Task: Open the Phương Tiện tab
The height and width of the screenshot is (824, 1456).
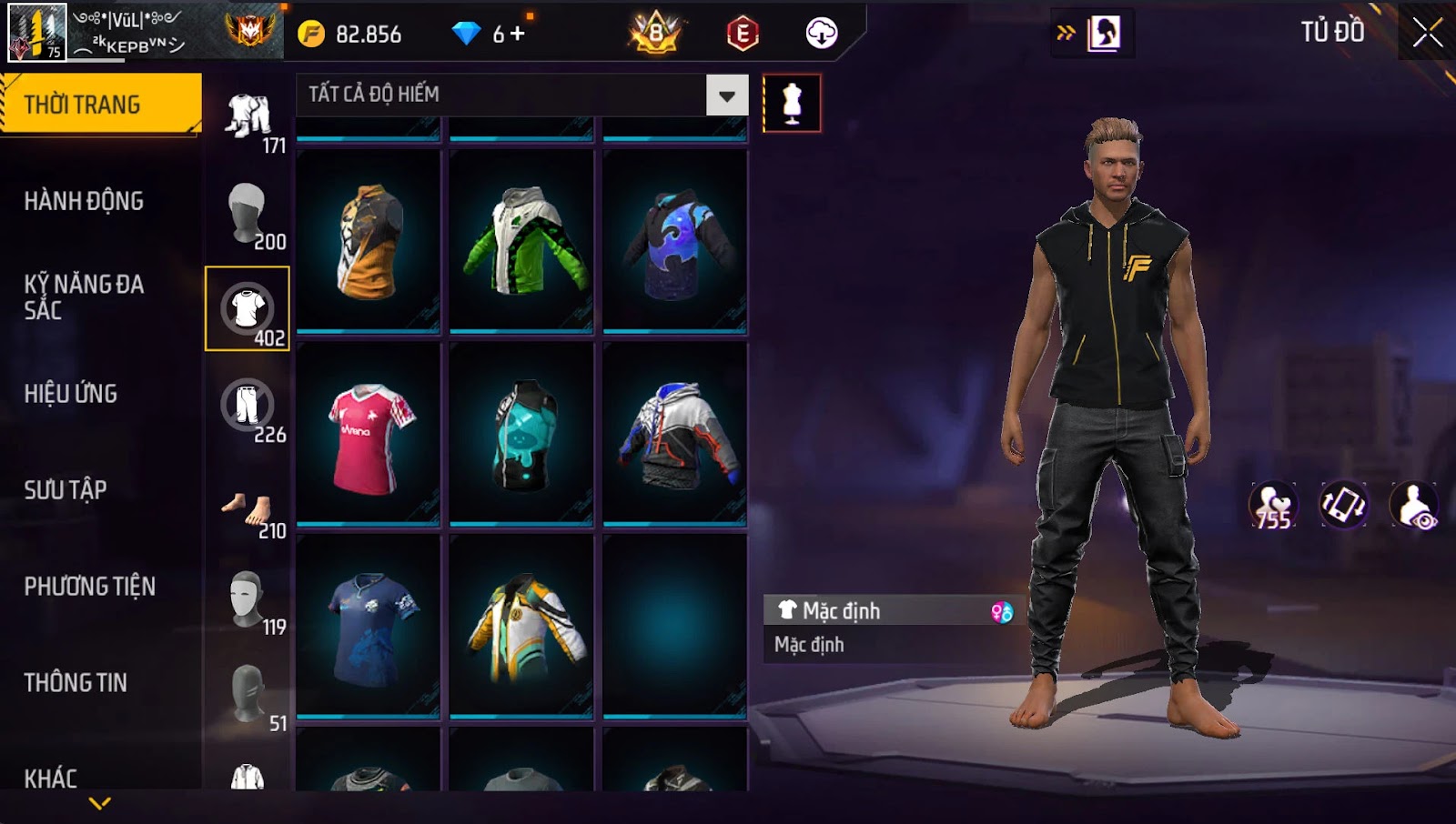Action: coord(89,587)
